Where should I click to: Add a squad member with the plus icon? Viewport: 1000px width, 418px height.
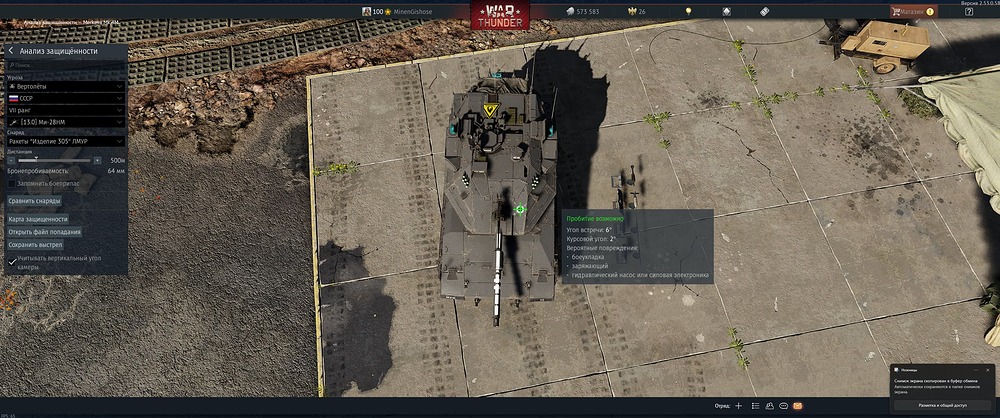[738, 407]
